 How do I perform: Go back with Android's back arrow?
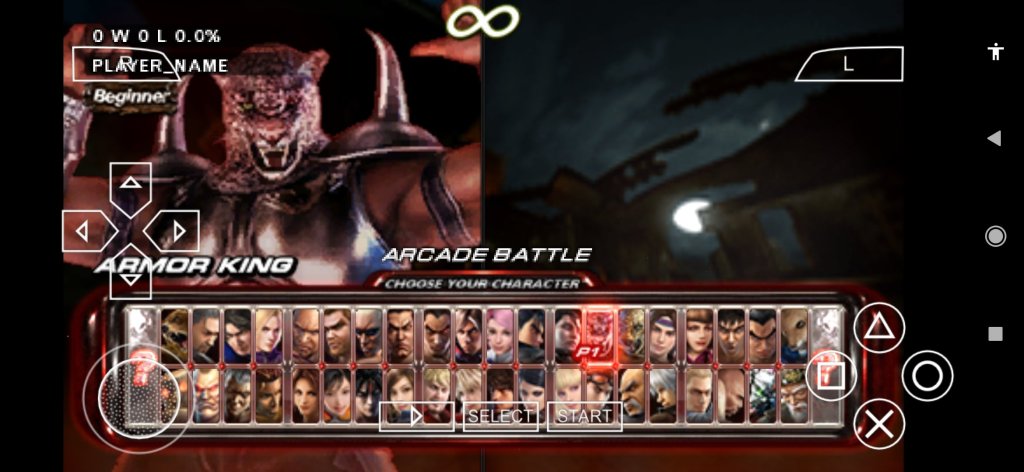click(x=994, y=138)
